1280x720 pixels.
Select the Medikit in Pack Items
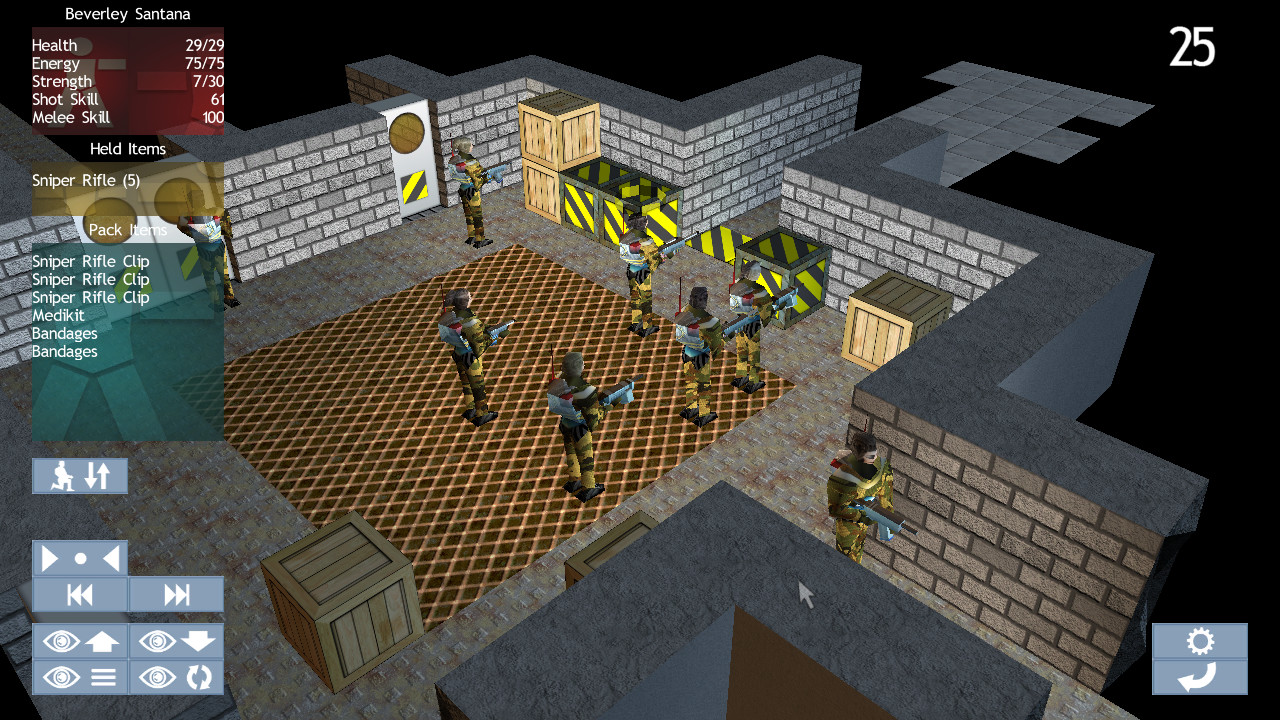(x=60, y=315)
